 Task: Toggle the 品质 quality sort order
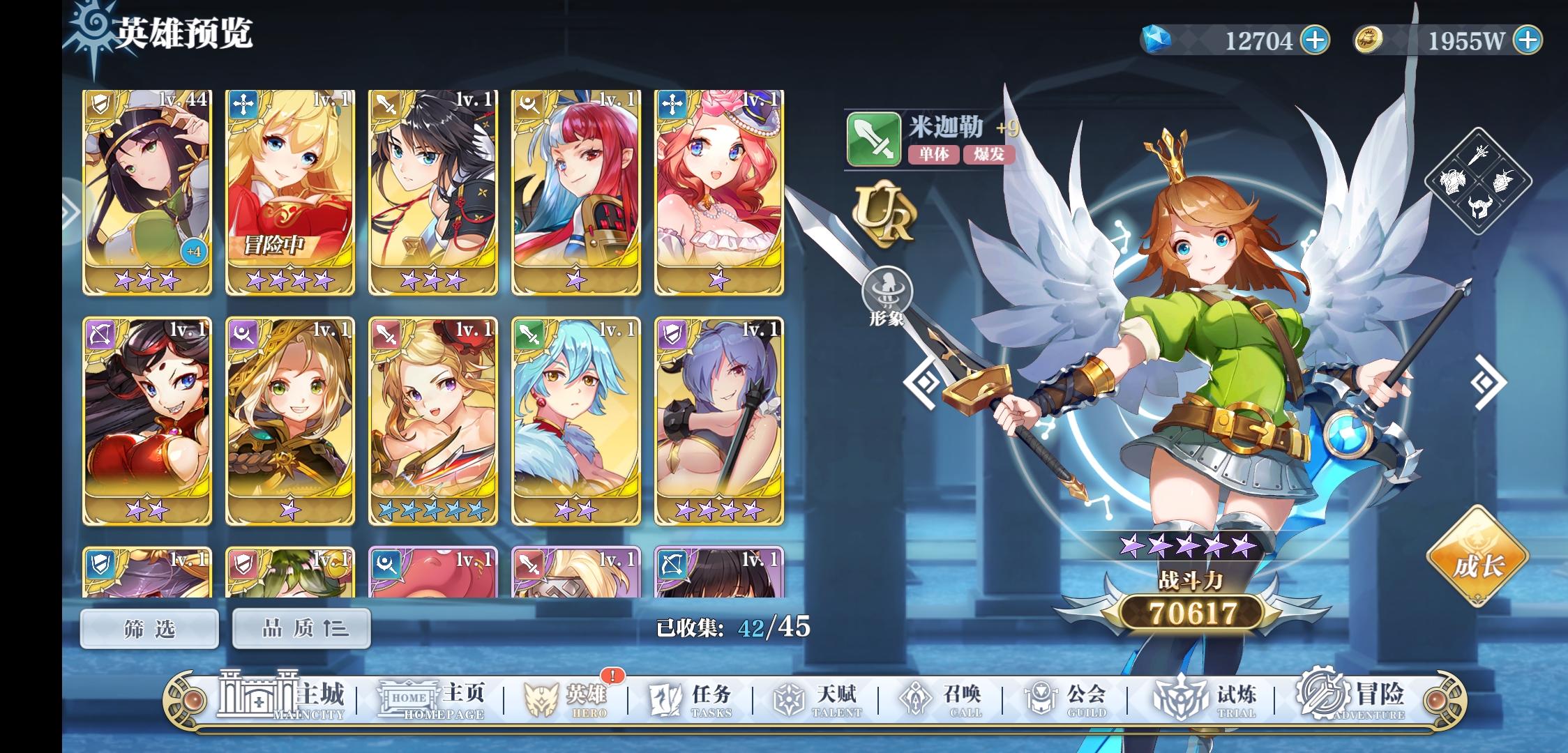(x=301, y=627)
